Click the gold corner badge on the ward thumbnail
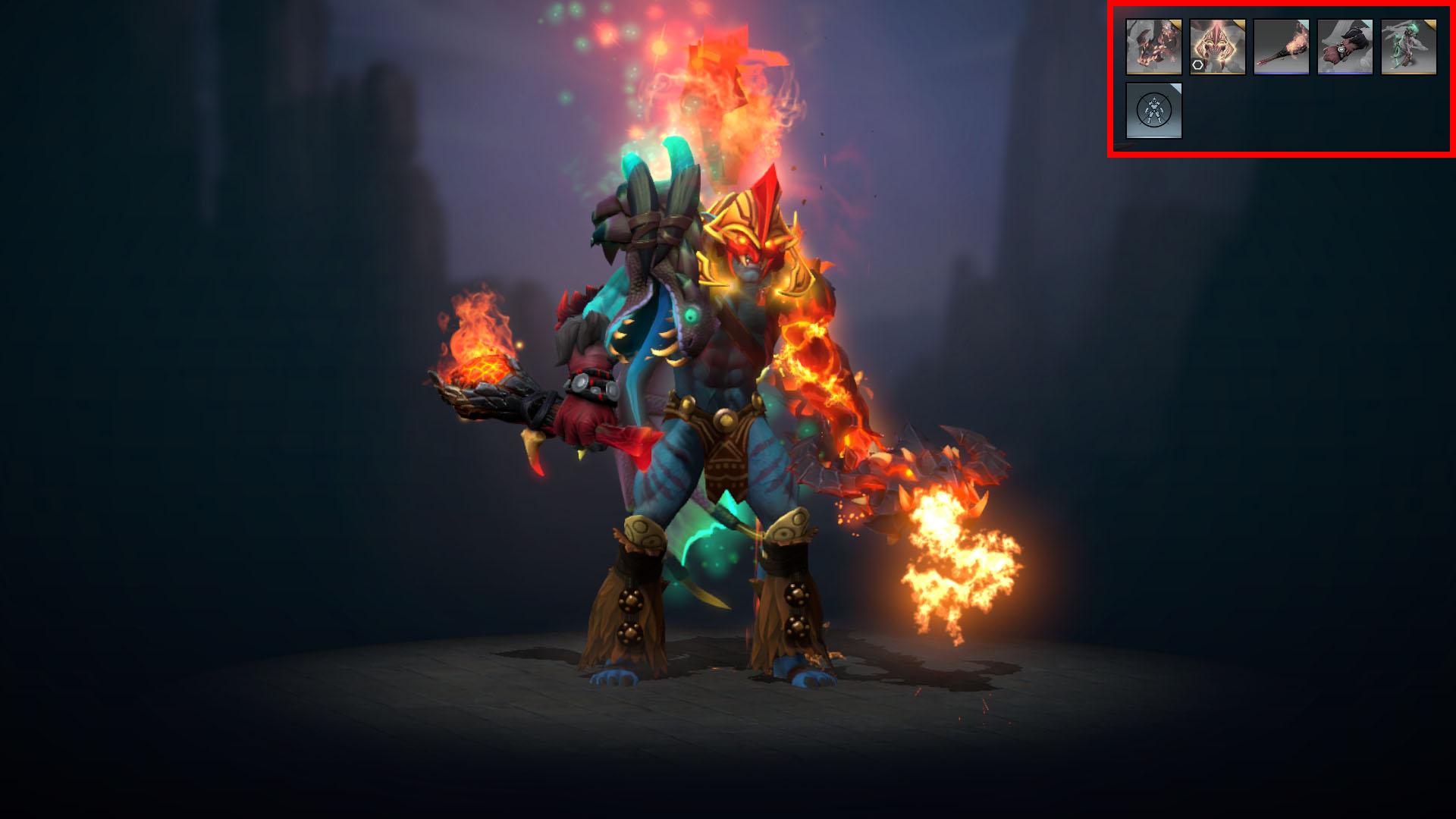 [1432, 25]
